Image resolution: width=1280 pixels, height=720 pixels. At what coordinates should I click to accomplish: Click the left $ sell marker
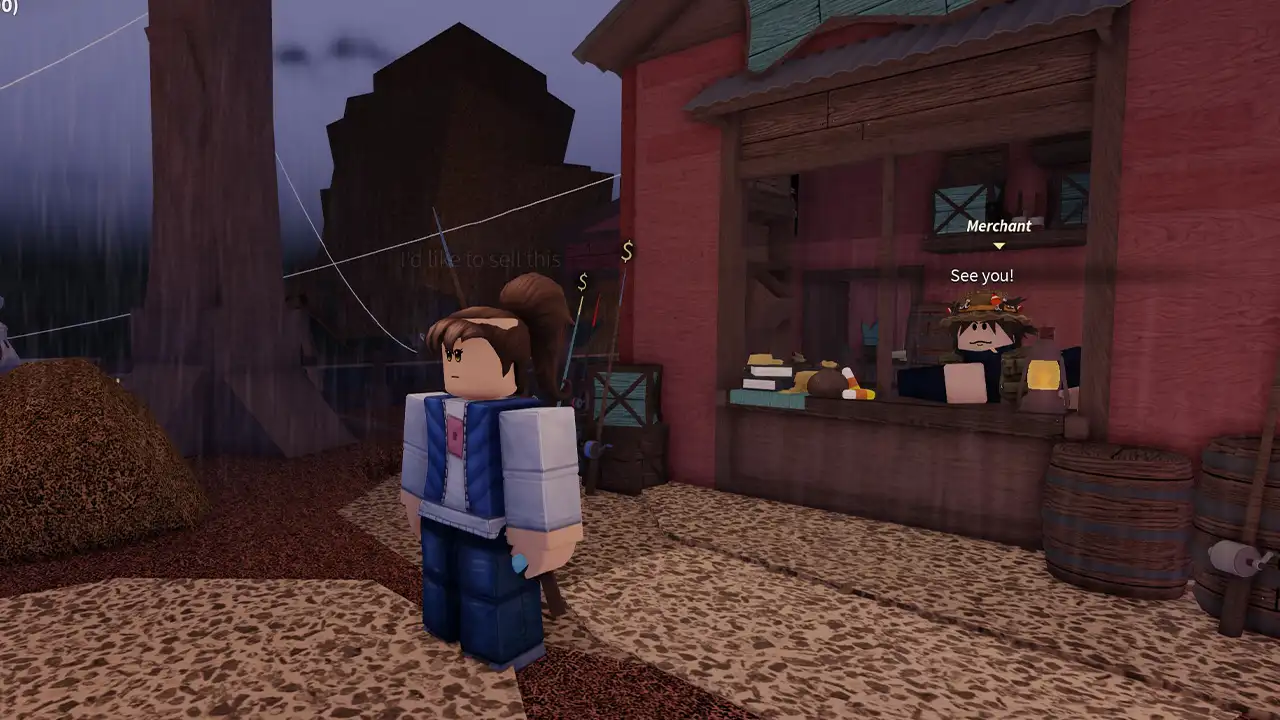tap(582, 283)
